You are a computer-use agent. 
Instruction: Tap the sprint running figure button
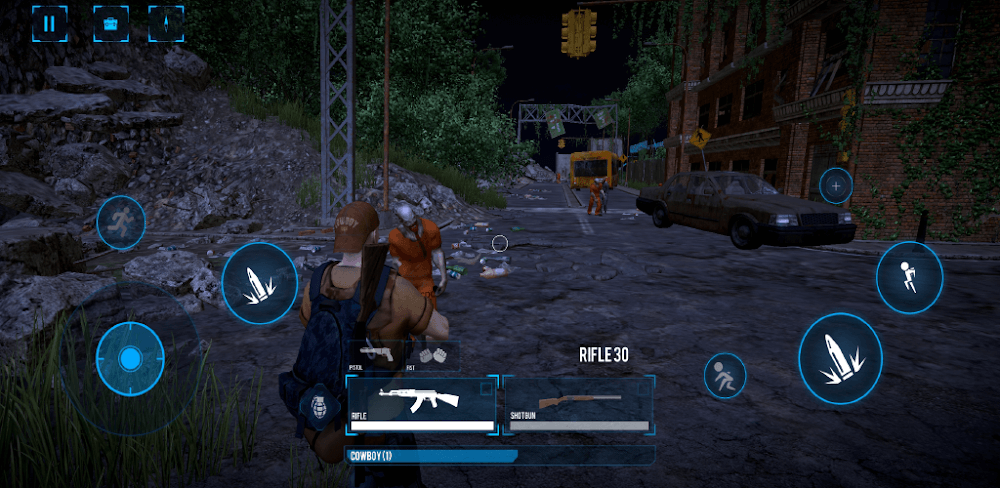(120, 222)
